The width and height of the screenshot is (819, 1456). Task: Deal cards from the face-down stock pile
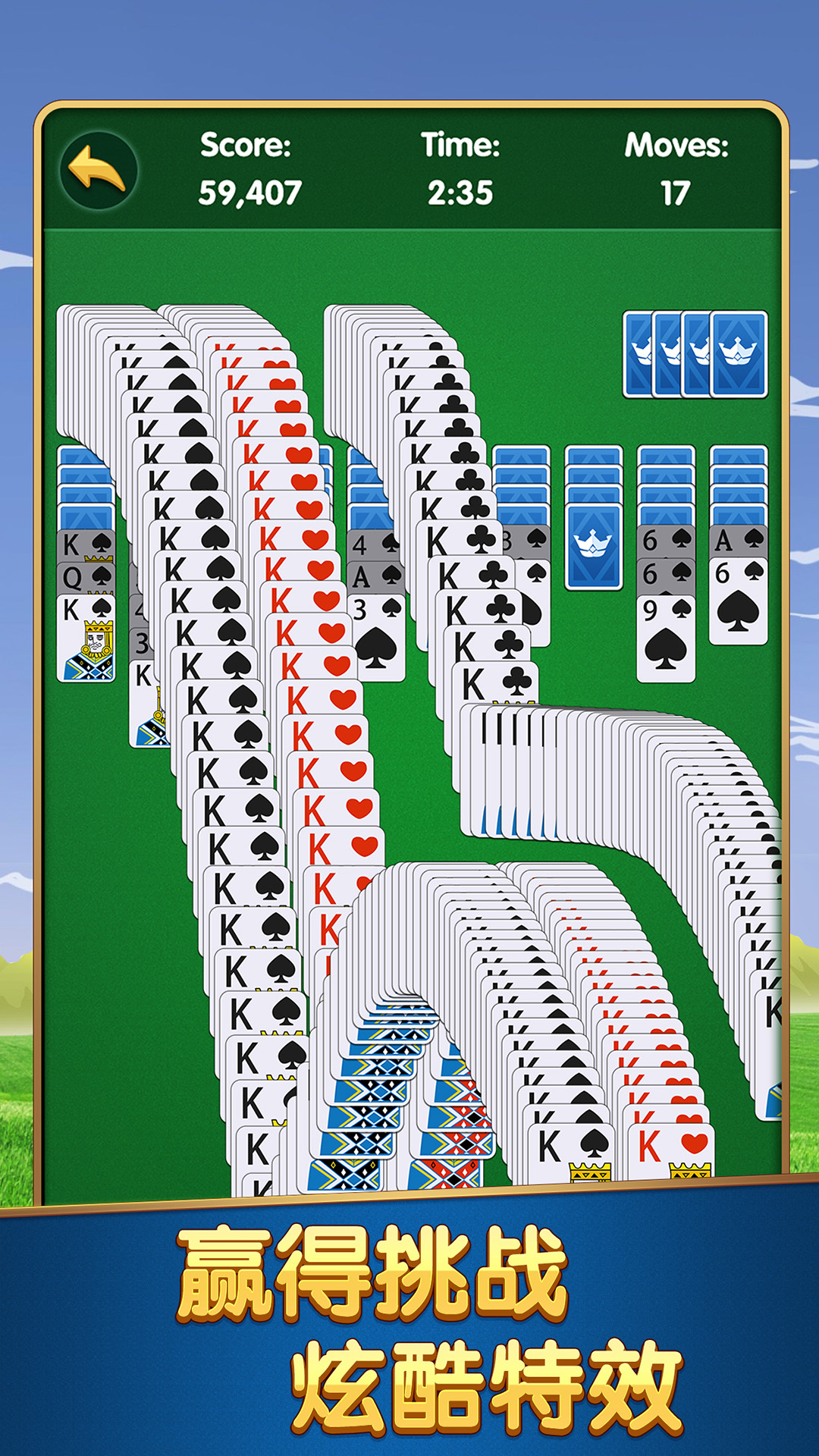point(737,354)
